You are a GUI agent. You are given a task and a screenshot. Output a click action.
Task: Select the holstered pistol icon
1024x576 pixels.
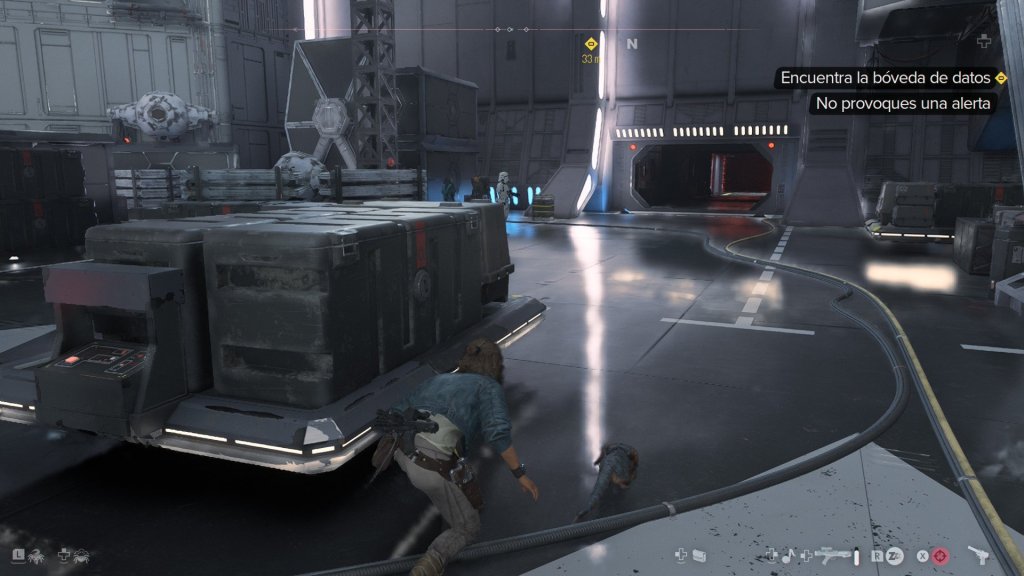click(x=979, y=554)
